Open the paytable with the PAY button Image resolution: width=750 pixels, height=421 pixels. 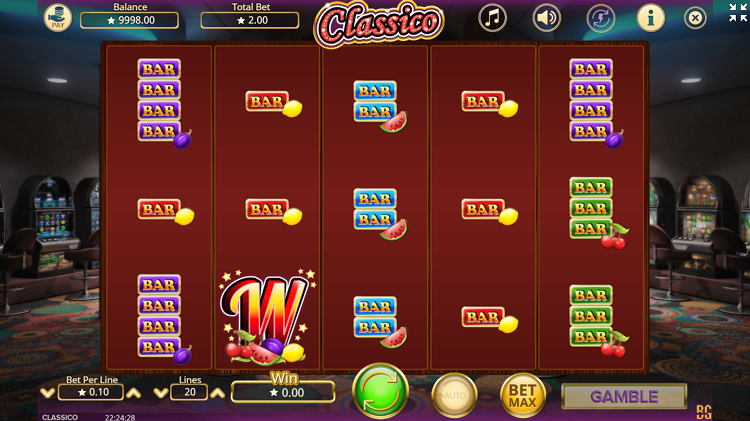point(57,18)
